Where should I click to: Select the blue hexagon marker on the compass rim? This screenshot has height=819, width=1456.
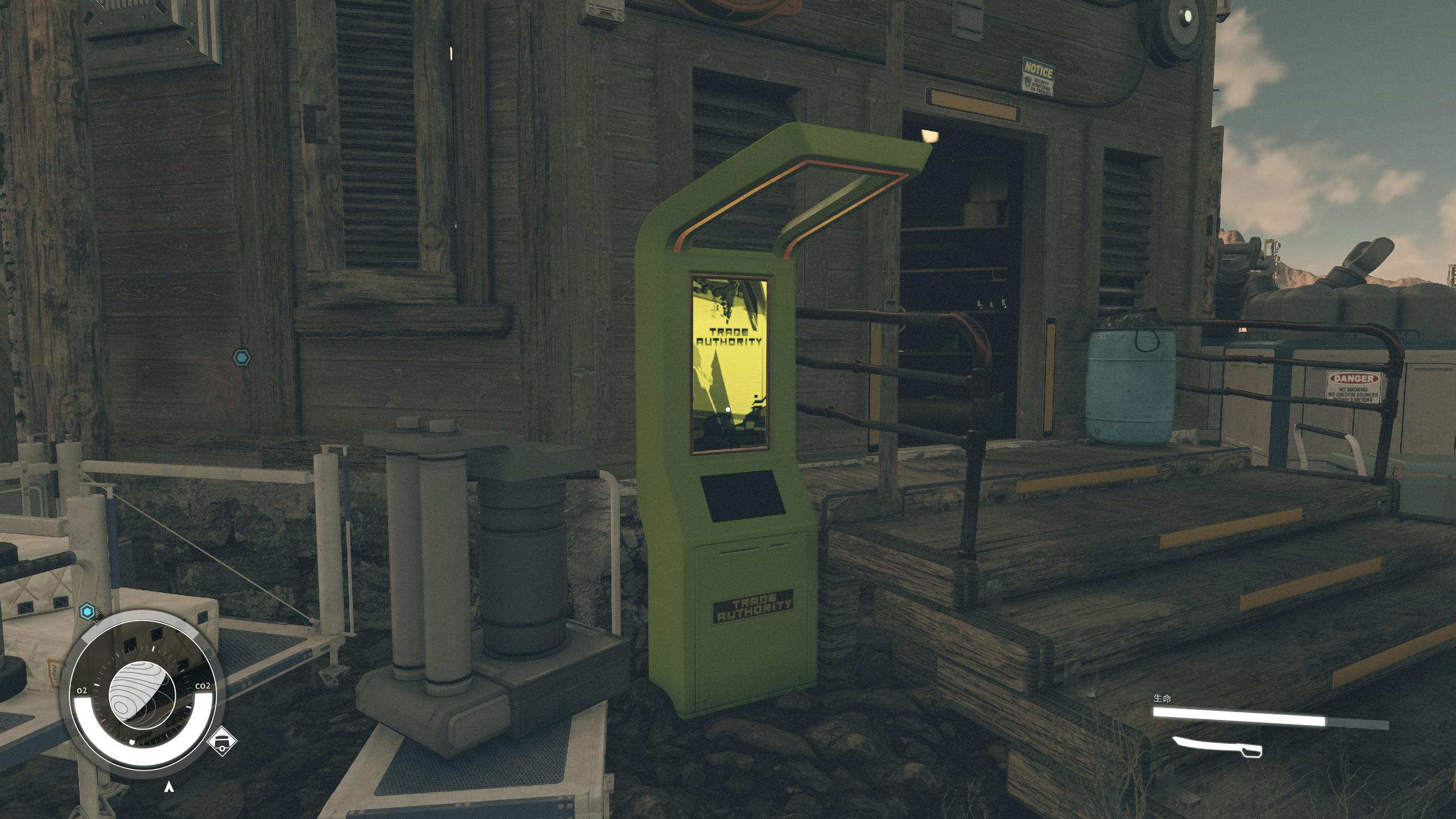[87, 612]
